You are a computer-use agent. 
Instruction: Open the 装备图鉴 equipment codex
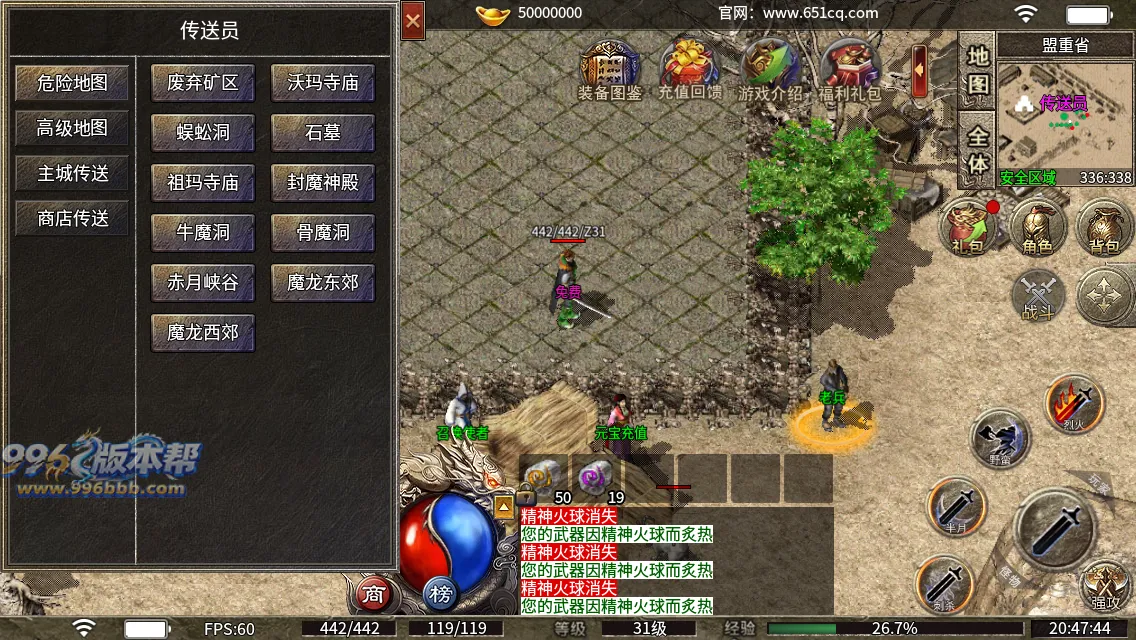click(610, 70)
